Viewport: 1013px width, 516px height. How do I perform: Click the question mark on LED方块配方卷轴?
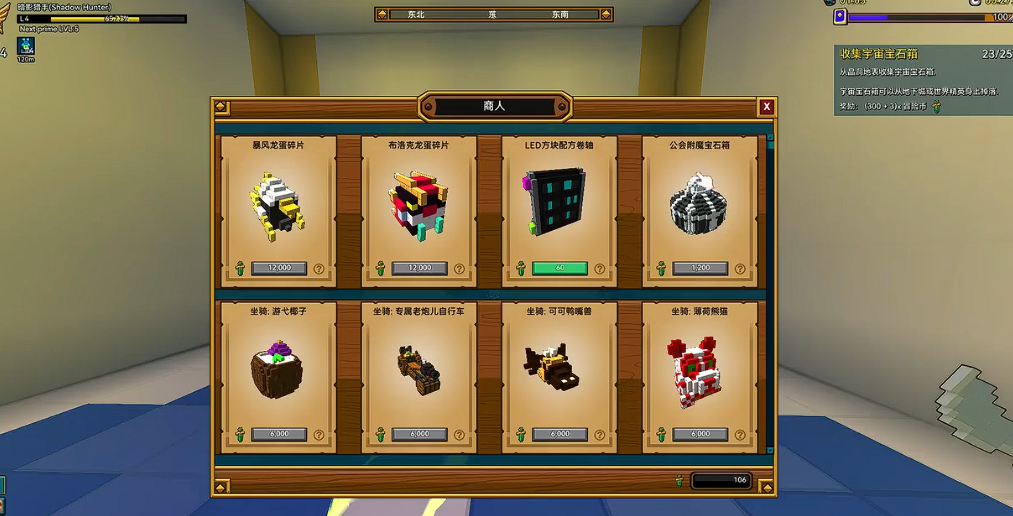600,268
